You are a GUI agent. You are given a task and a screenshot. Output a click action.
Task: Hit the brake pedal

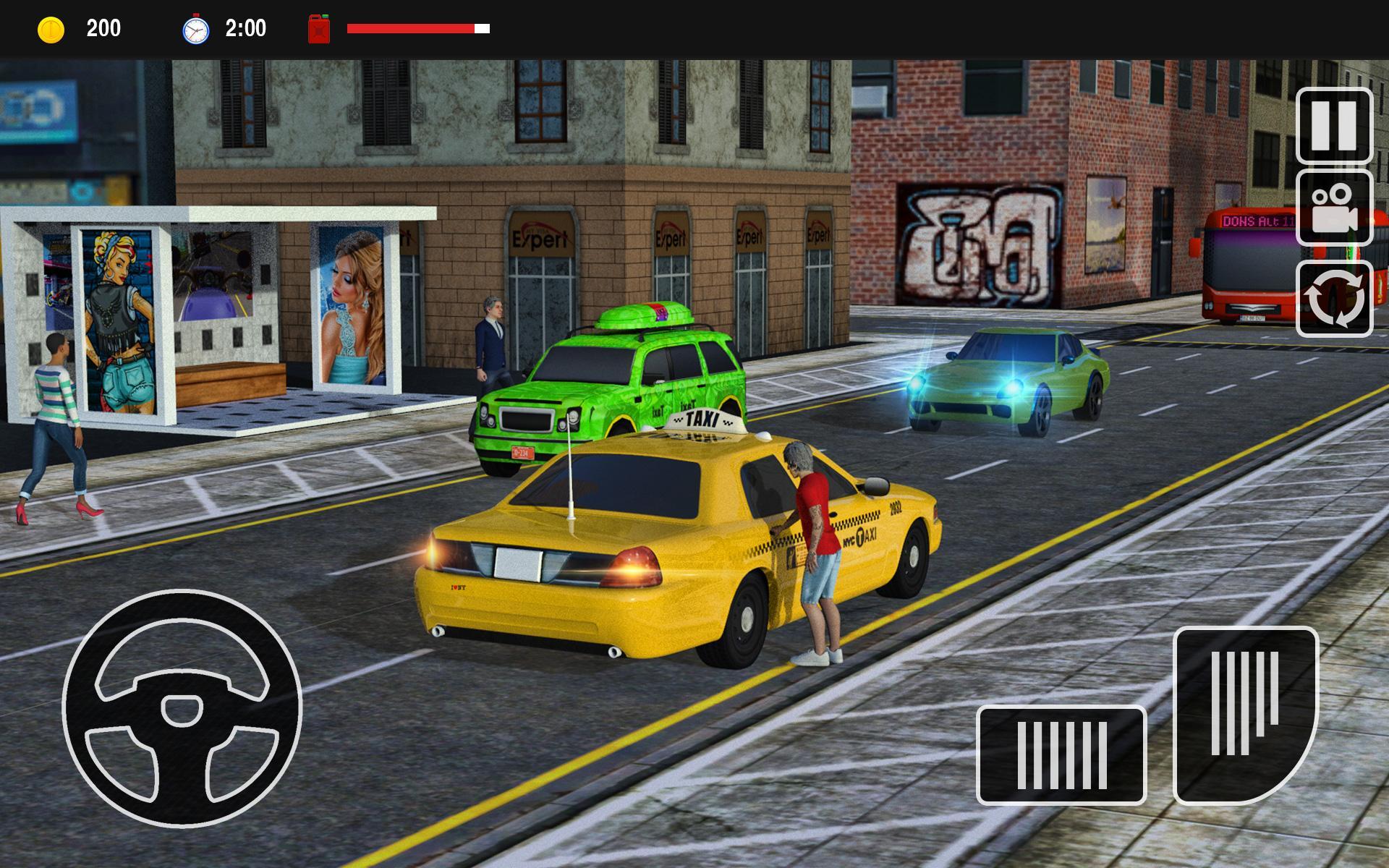click(x=1061, y=754)
